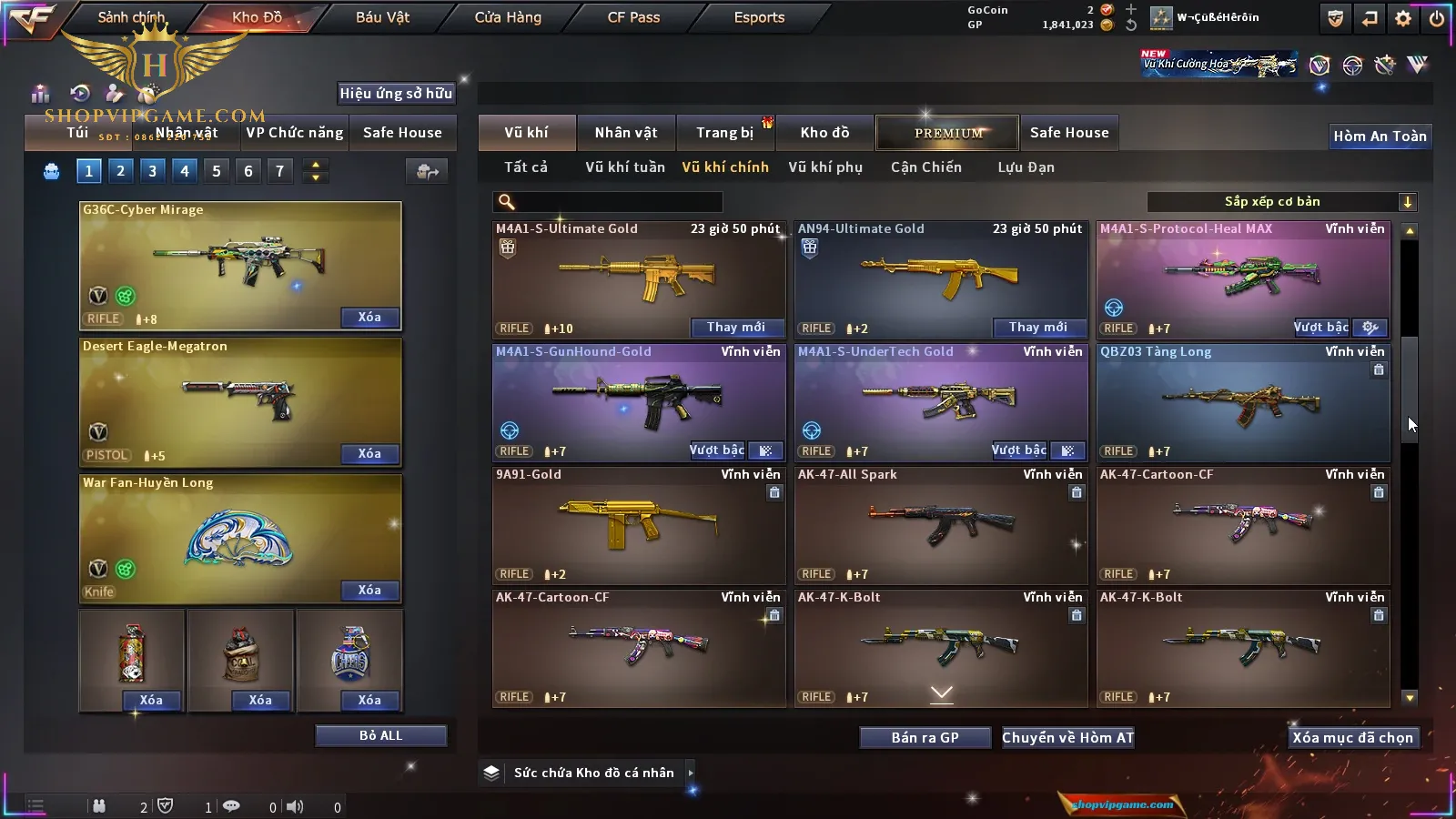Switch to loadout bag number 3
This screenshot has height=819, width=1456.
coord(152,171)
